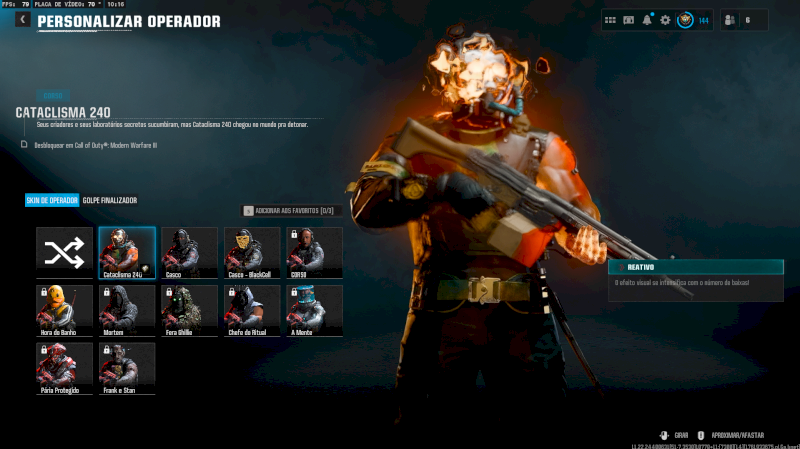Select the Skin de Operador tab

coord(52,200)
